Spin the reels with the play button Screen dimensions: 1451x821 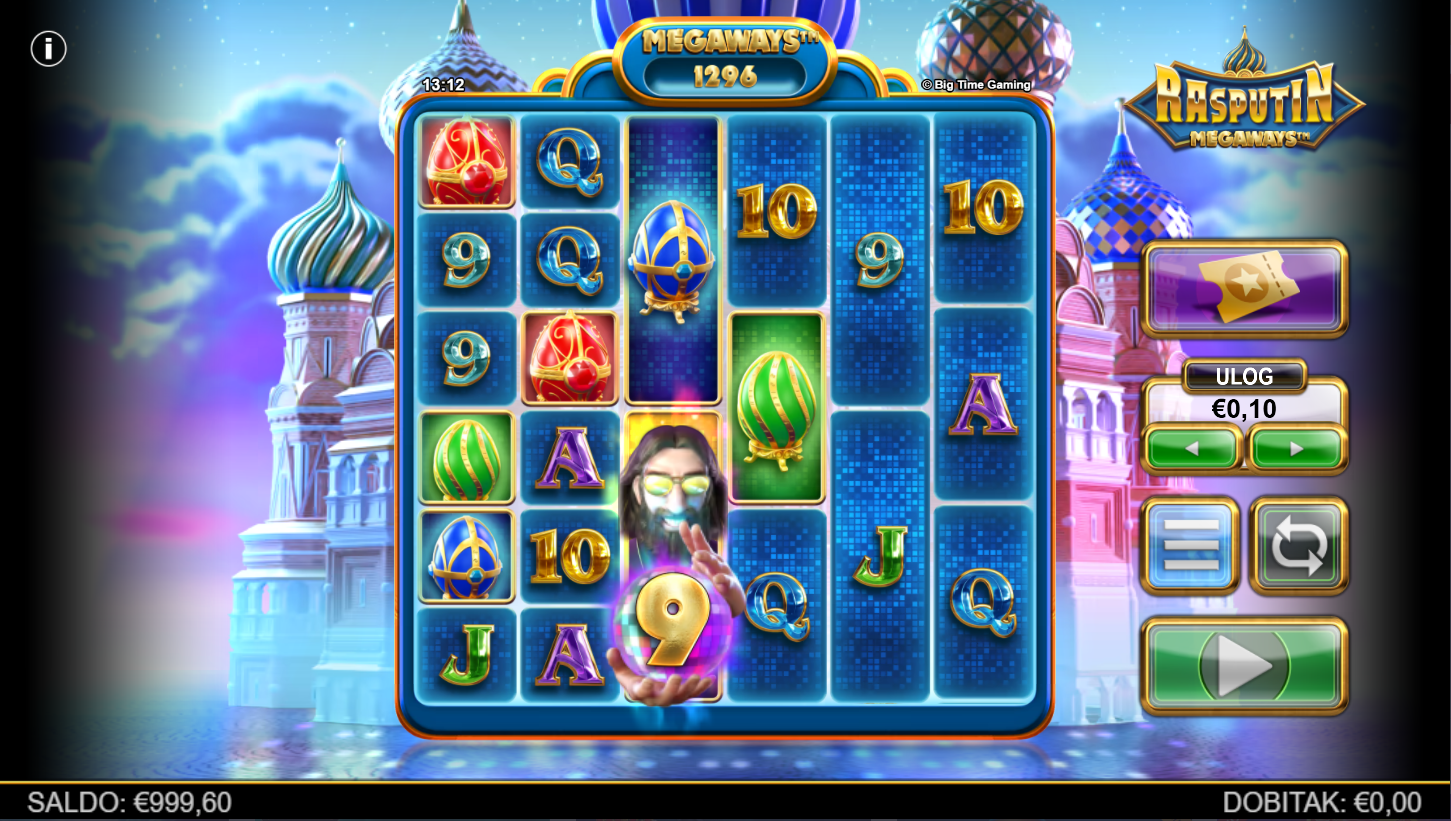1244,665
